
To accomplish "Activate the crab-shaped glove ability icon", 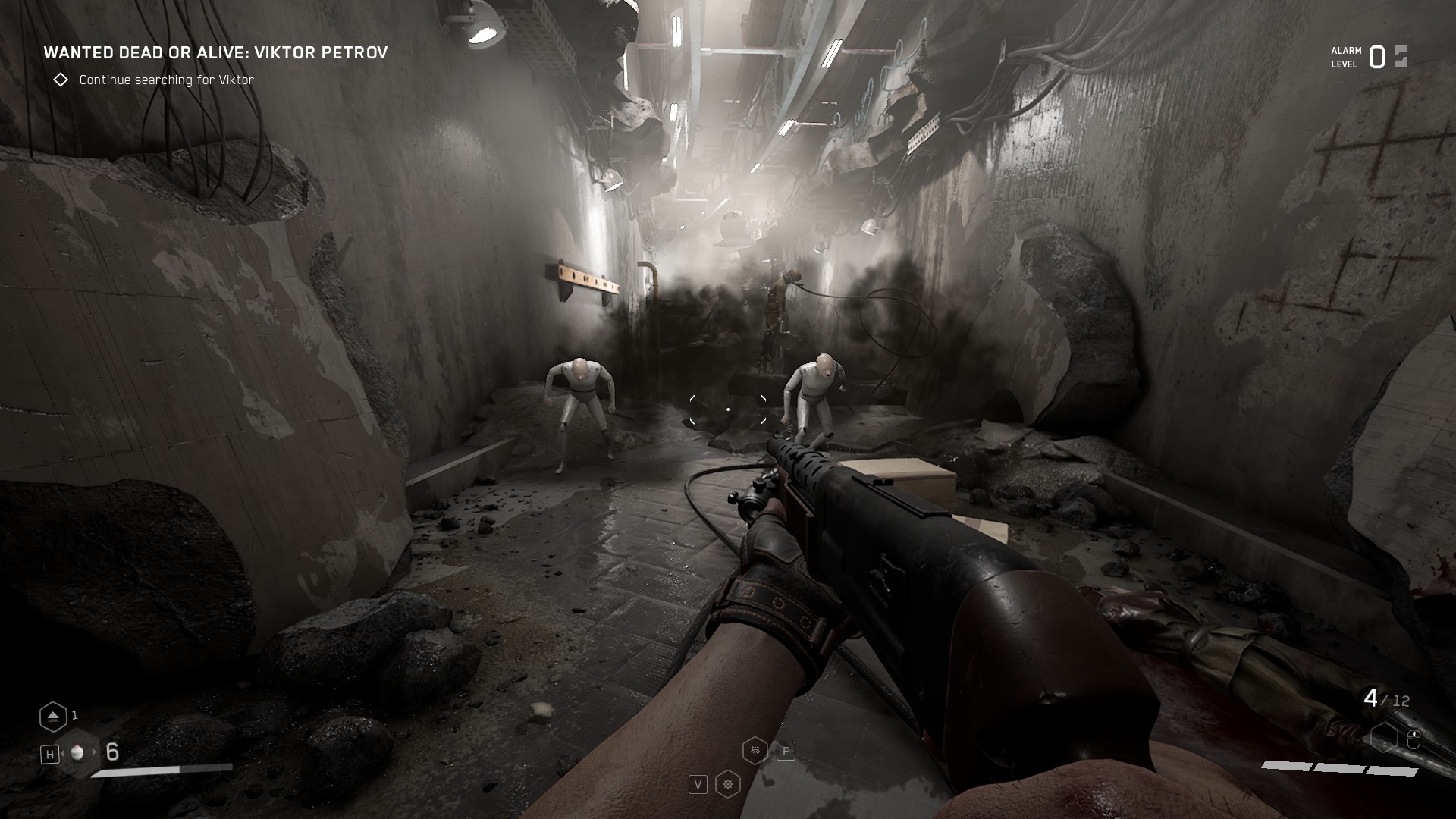I will (x=755, y=751).
